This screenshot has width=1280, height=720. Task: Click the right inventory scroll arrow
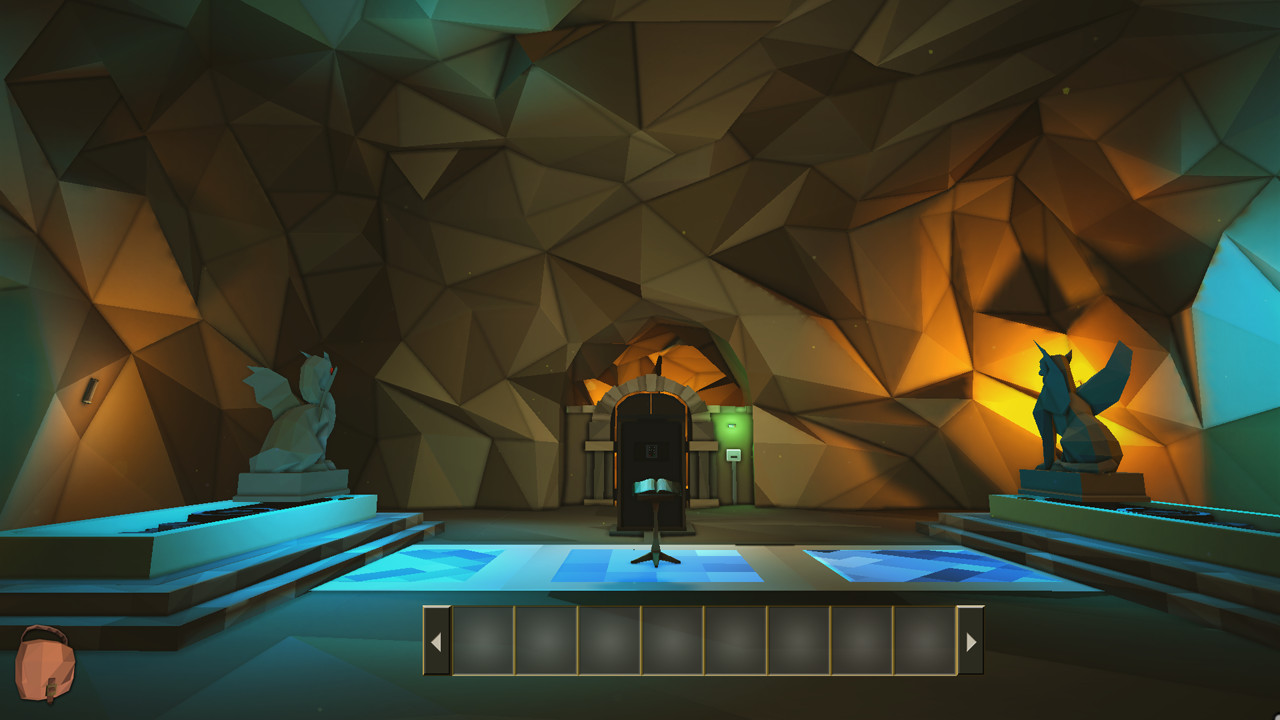click(x=969, y=640)
